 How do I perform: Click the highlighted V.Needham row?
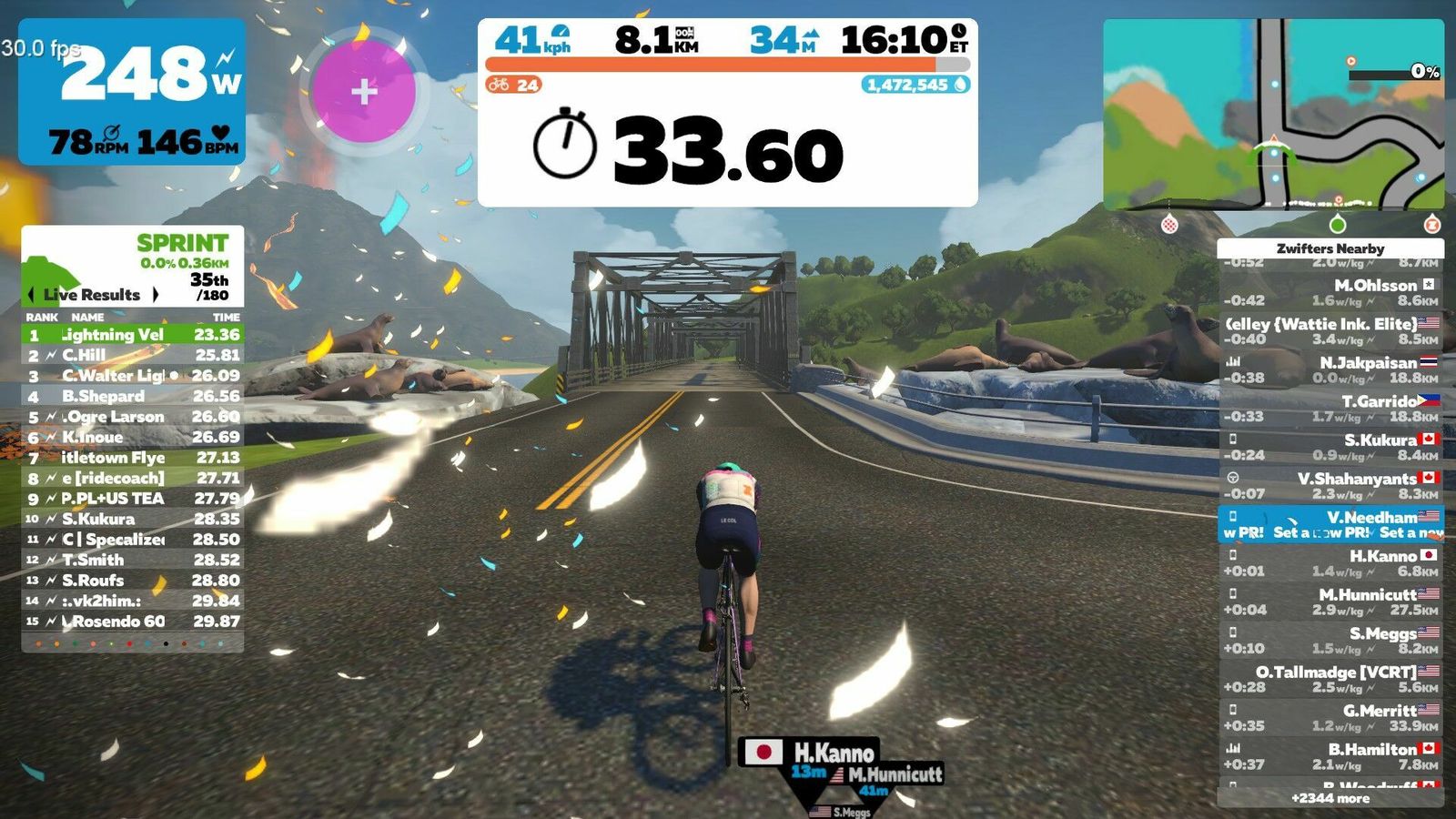point(1330,524)
